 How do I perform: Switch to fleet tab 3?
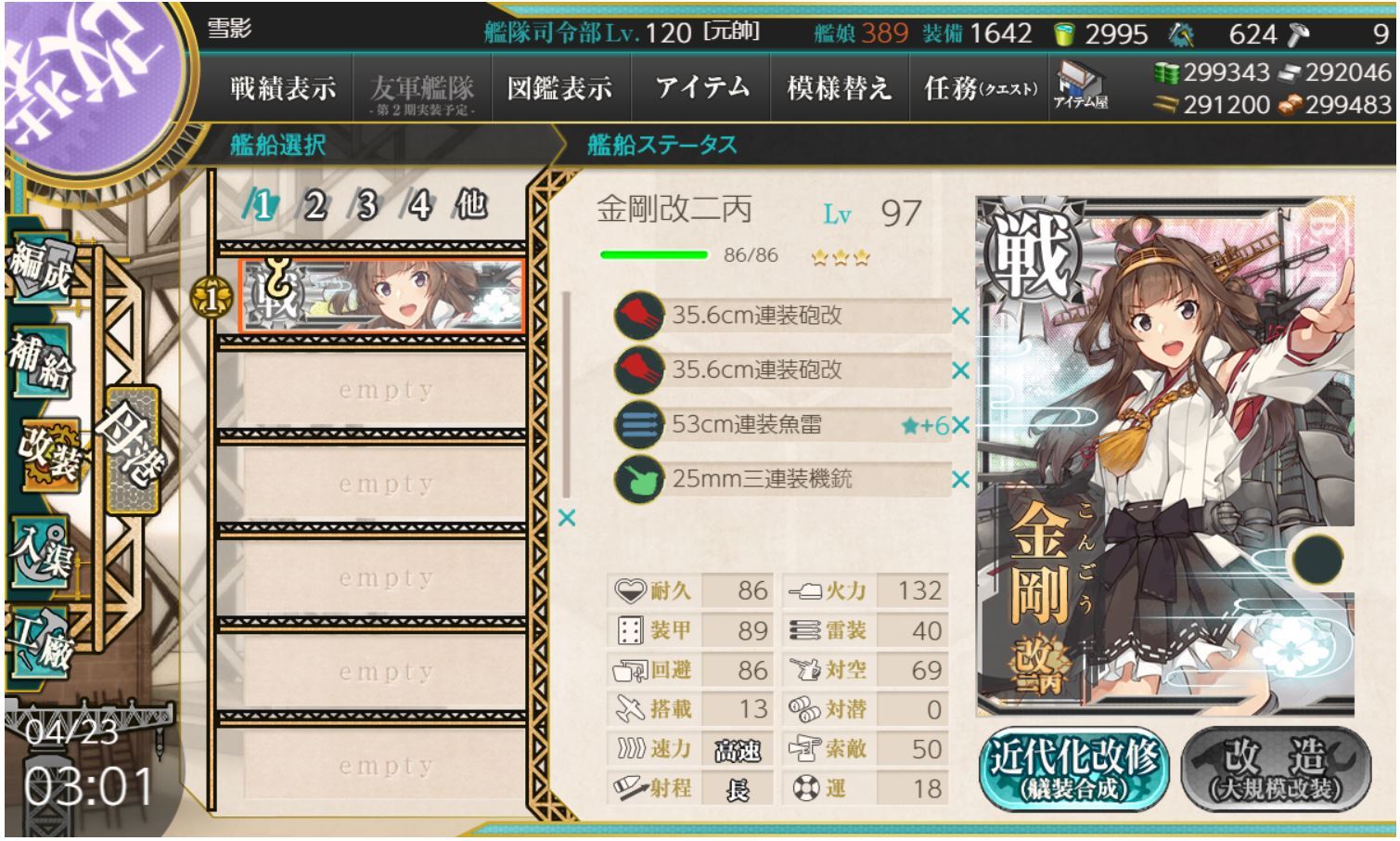[x=367, y=206]
